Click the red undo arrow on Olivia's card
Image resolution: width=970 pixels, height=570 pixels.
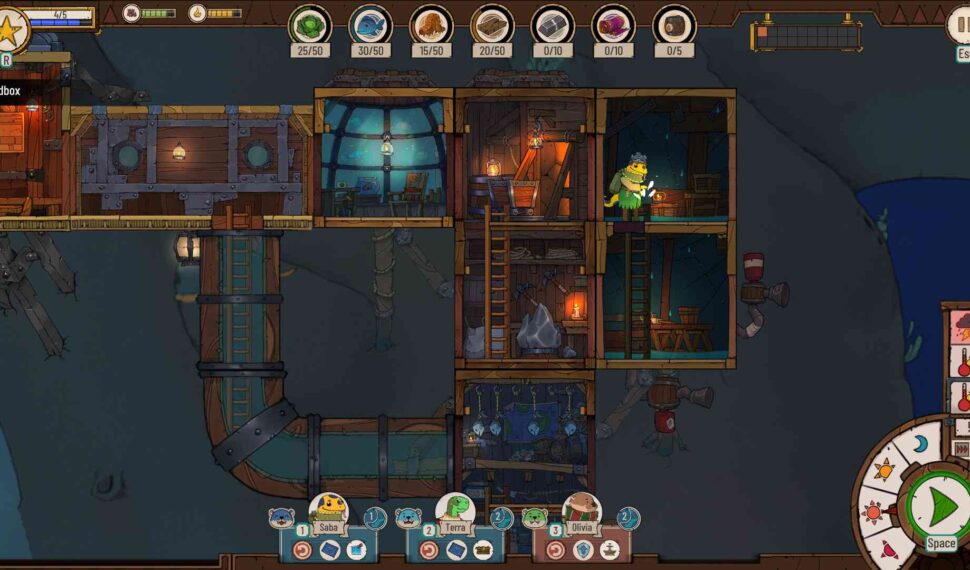tap(557, 549)
